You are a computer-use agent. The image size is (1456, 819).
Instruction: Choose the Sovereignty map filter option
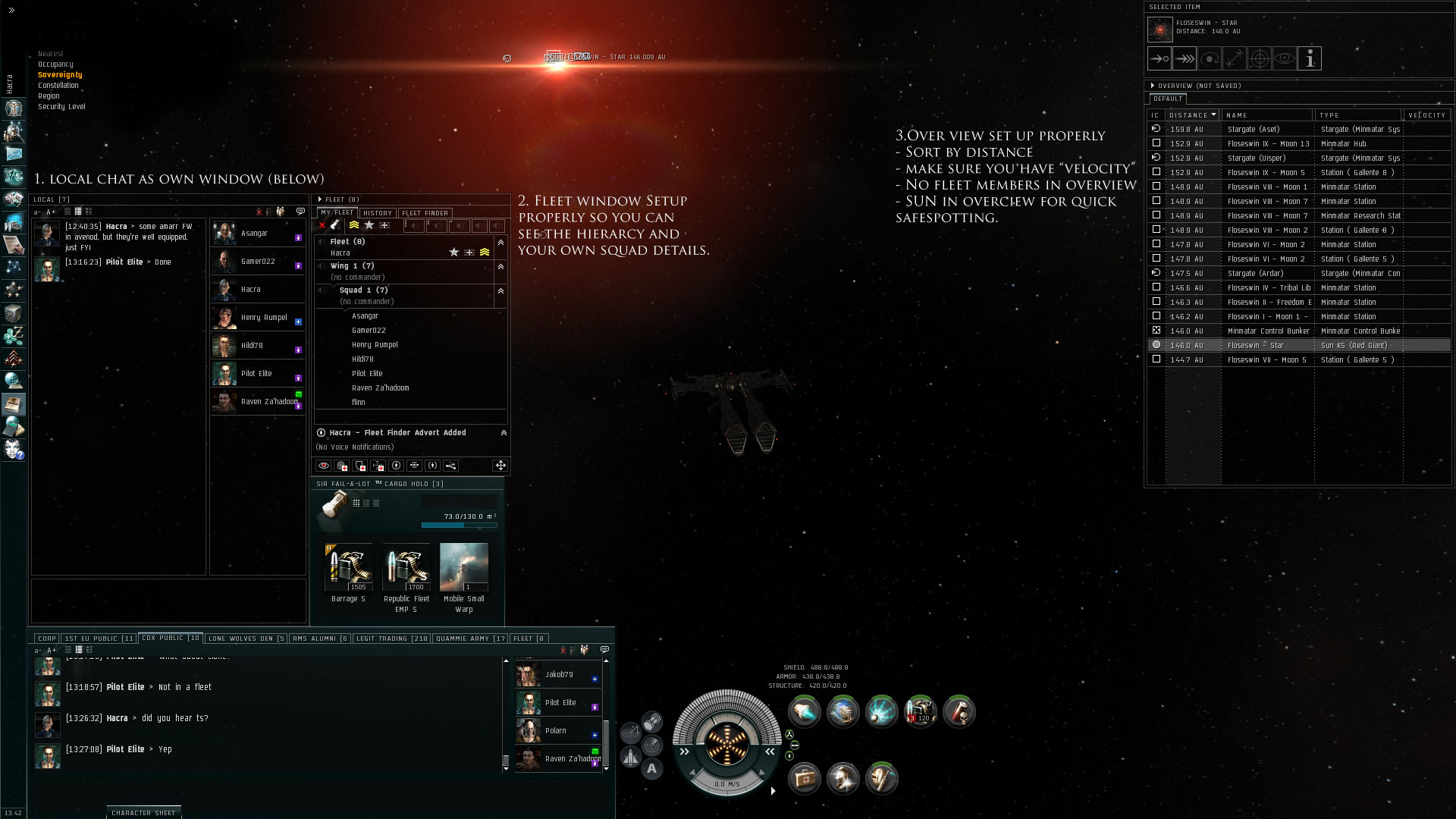click(x=60, y=75)
